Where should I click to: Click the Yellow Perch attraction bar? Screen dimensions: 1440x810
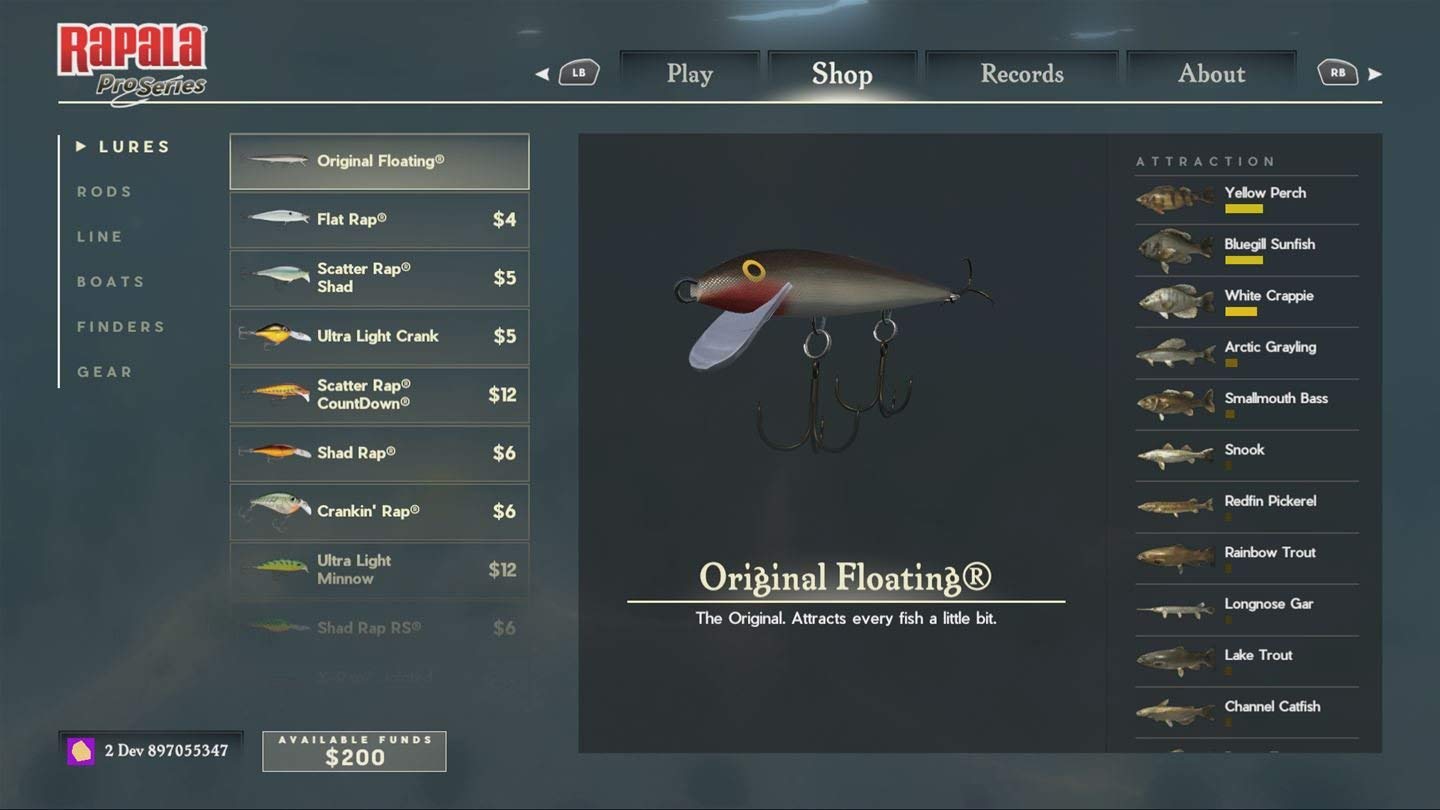point(1244,211)
